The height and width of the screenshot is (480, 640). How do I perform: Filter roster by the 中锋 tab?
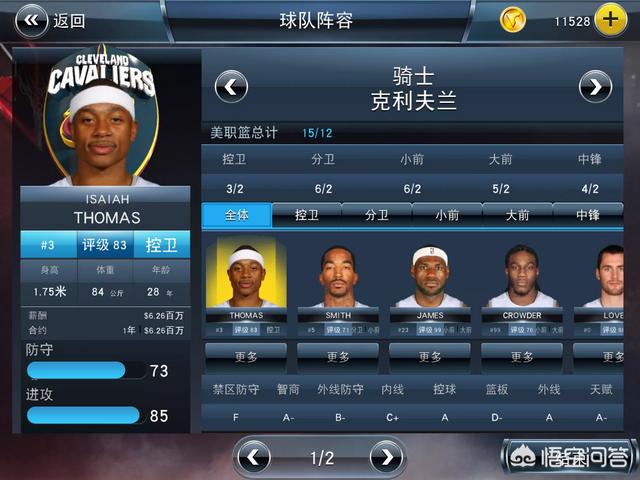pyautogui.click(x=588, y=214)
